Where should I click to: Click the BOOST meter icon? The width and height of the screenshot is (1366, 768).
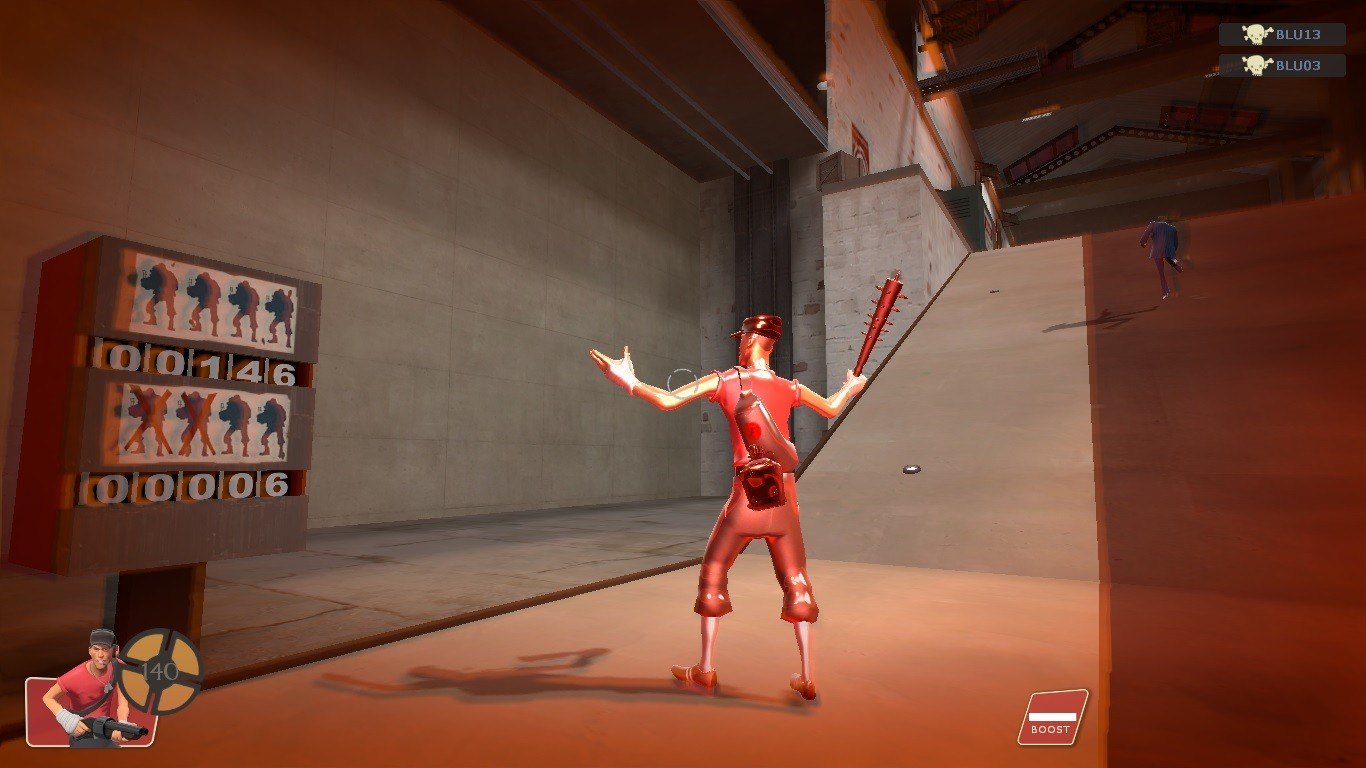pos(1052,718)
